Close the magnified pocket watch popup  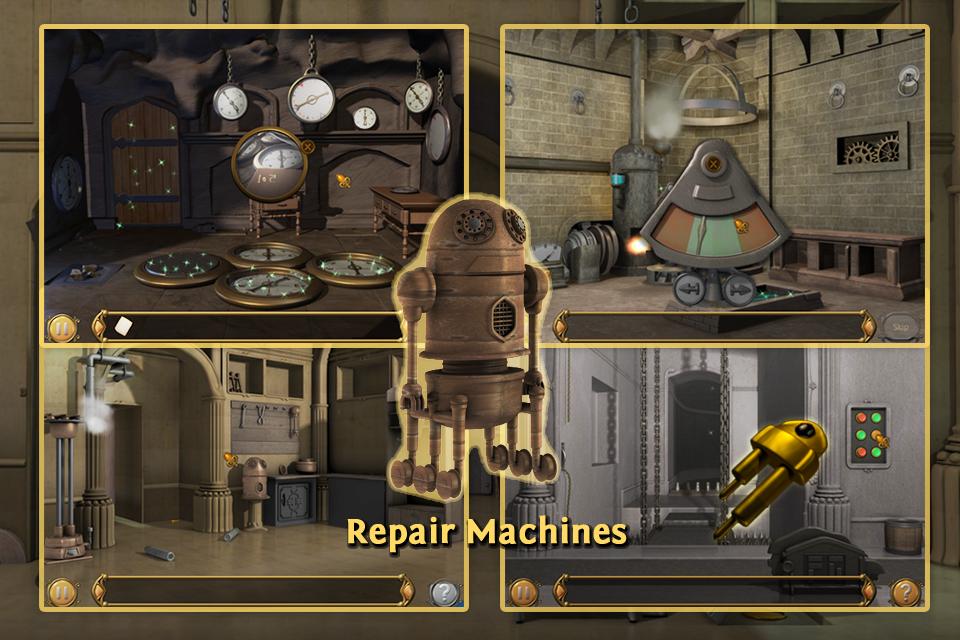click(x=308, y=146)
